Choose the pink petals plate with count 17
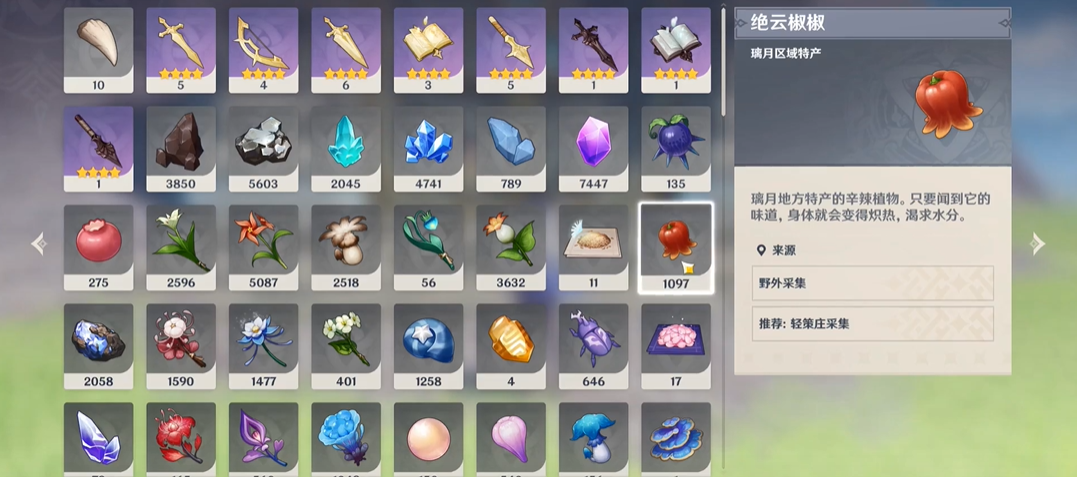 click(676, 339)
